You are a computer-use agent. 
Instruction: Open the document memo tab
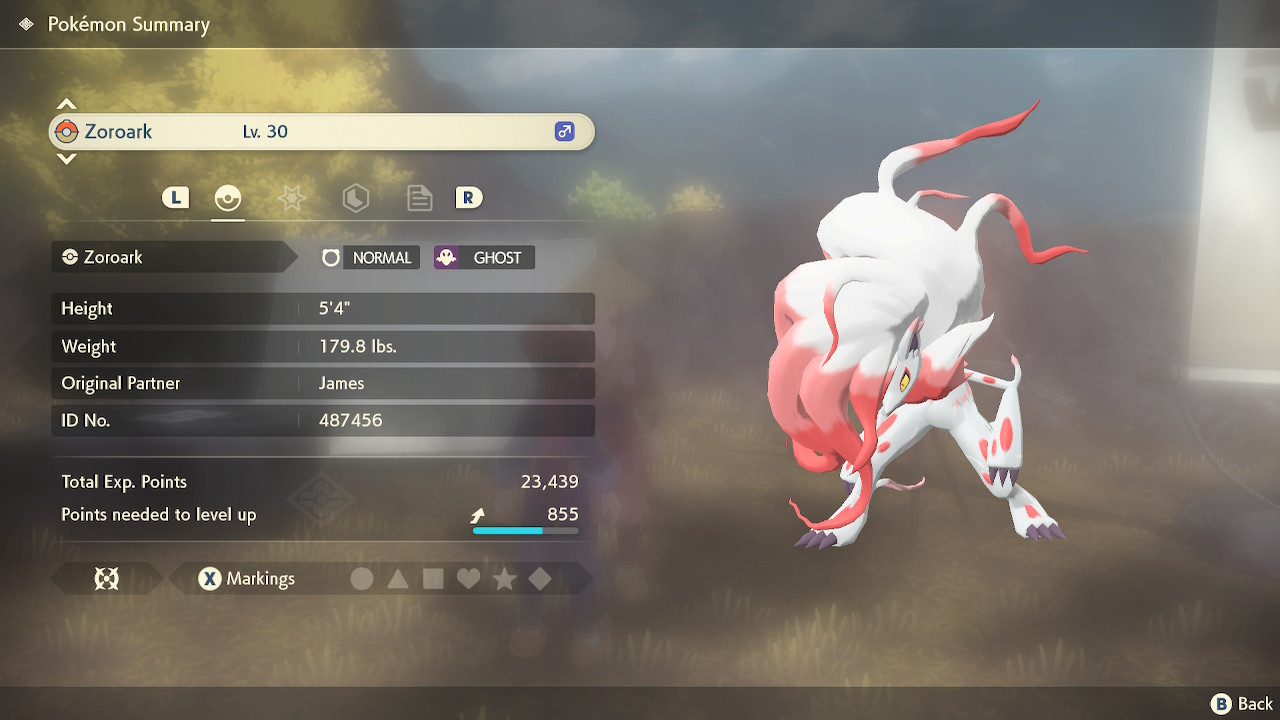pos(419,197)
